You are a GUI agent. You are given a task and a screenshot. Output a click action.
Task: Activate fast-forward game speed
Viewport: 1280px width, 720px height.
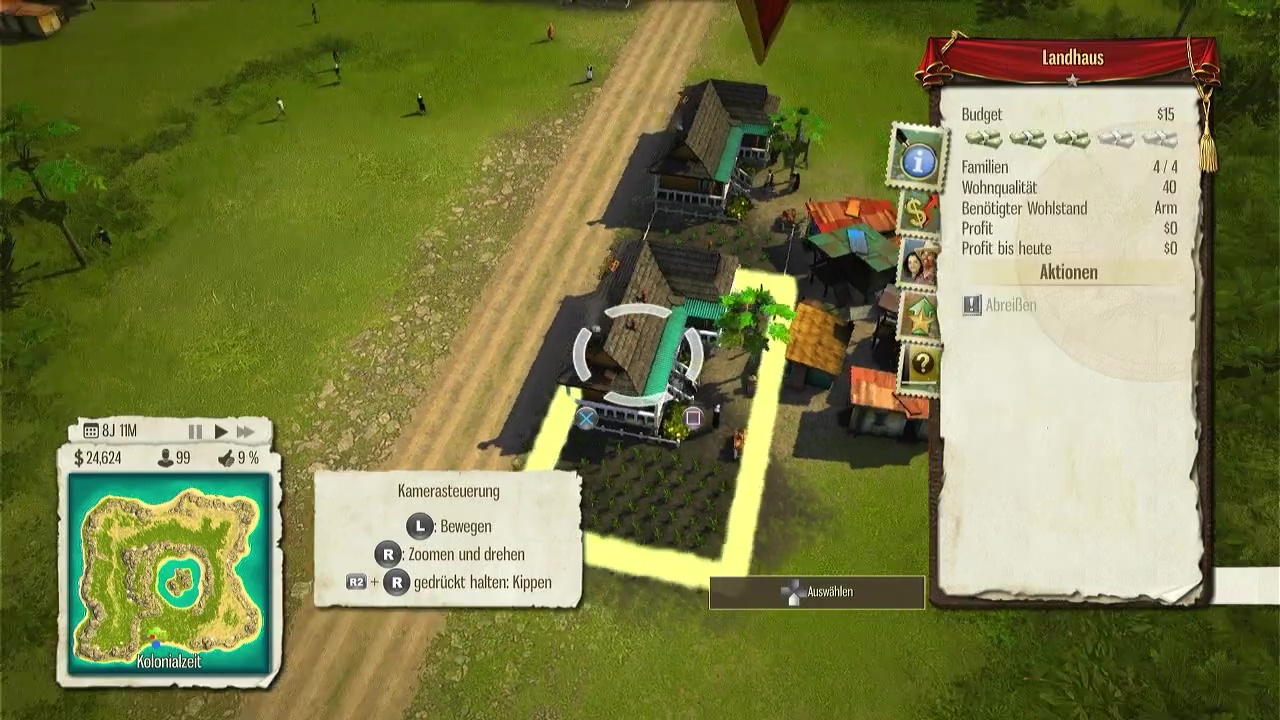245,432
